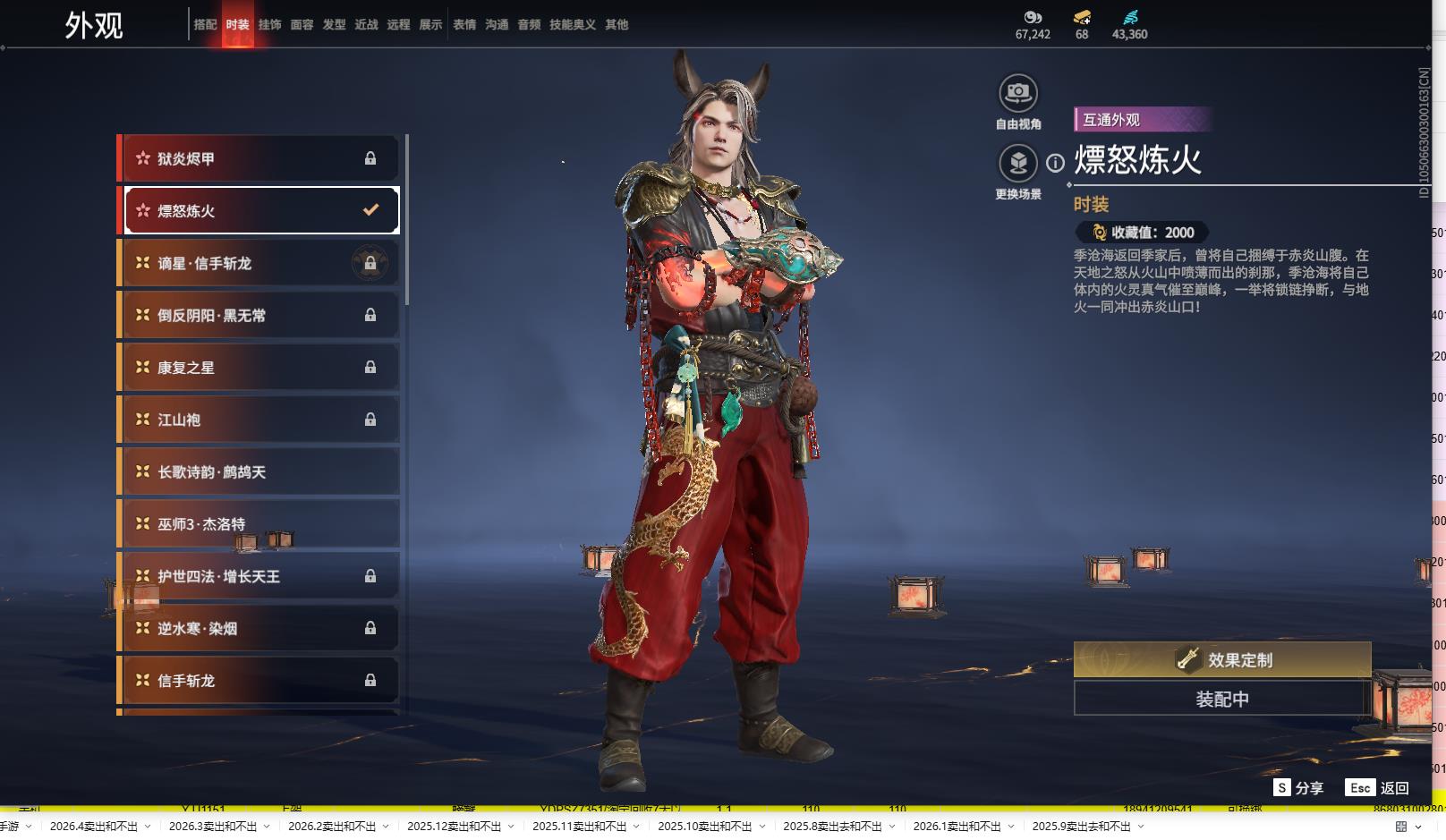Click the 更换场景 scene icon
Screen dimensions: 1446x840
point(1017,164)
